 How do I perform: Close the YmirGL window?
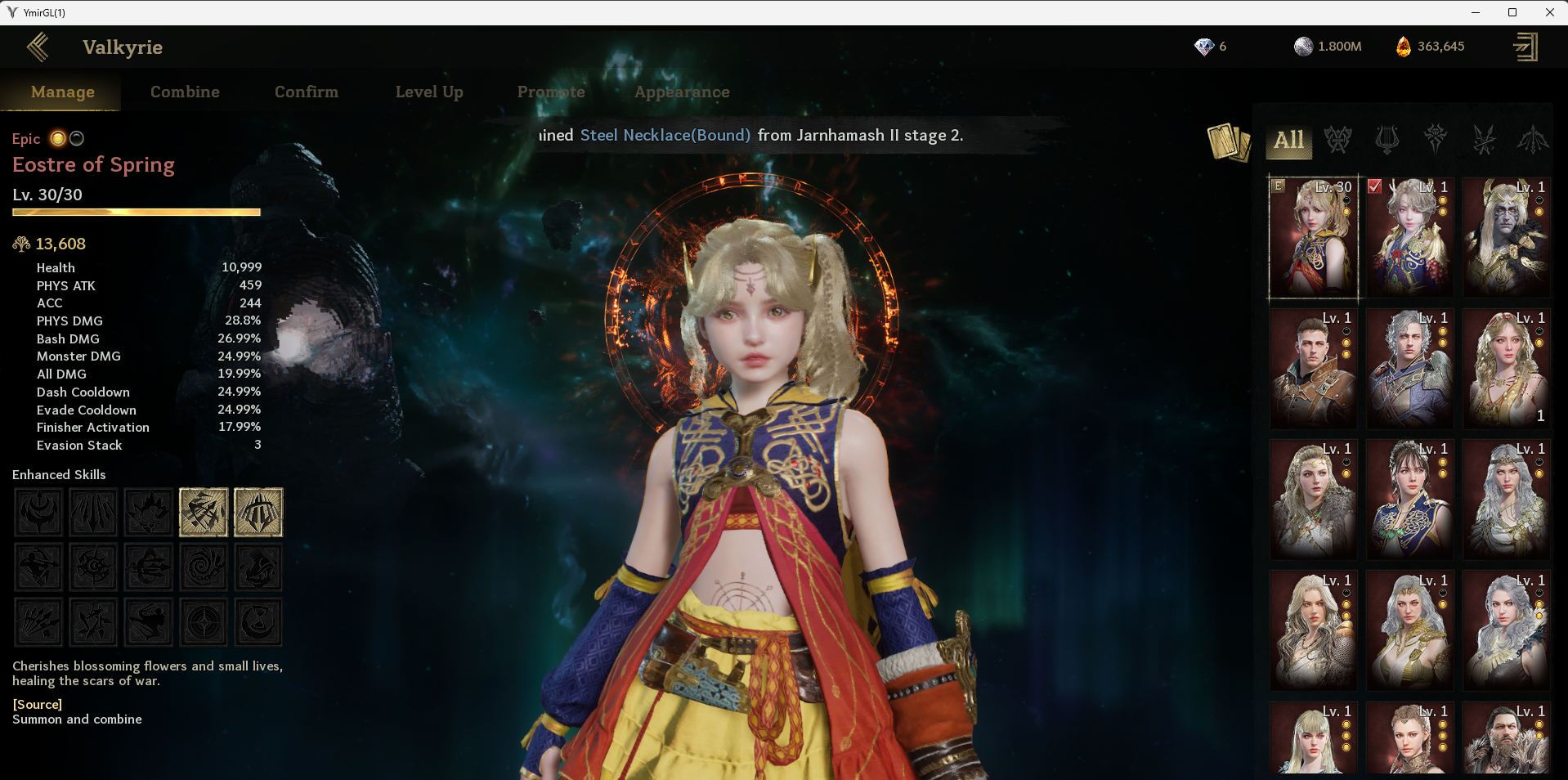click(x=1549, y=12)
